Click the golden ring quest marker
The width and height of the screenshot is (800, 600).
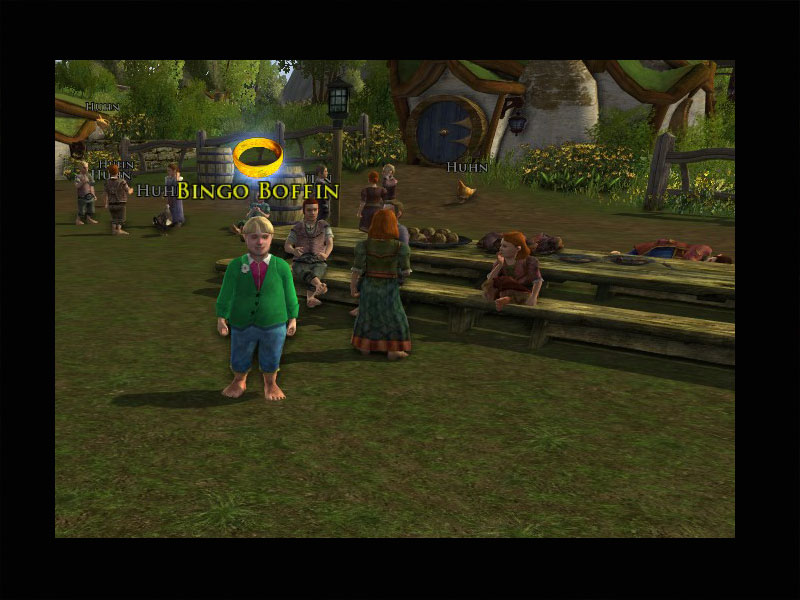[258, 156]
